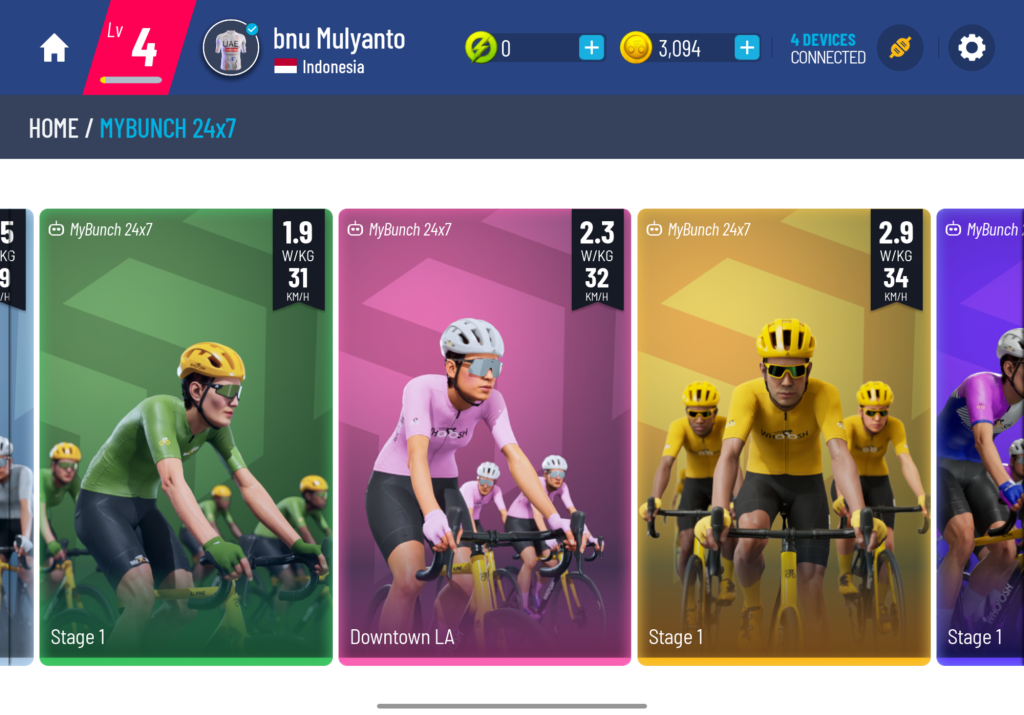Screen dimensions: 1024x715
Task: Go to the Home screen via house icon
Action: point(54,48)
